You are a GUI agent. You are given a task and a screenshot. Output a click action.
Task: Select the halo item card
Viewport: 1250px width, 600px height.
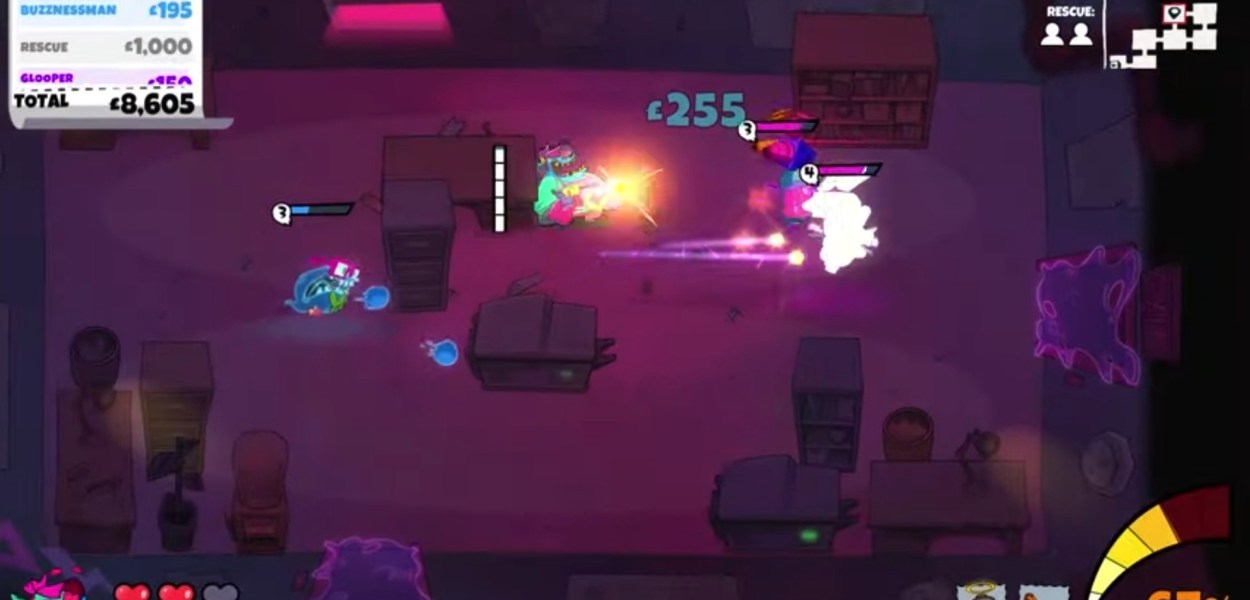tap(980, 591)
